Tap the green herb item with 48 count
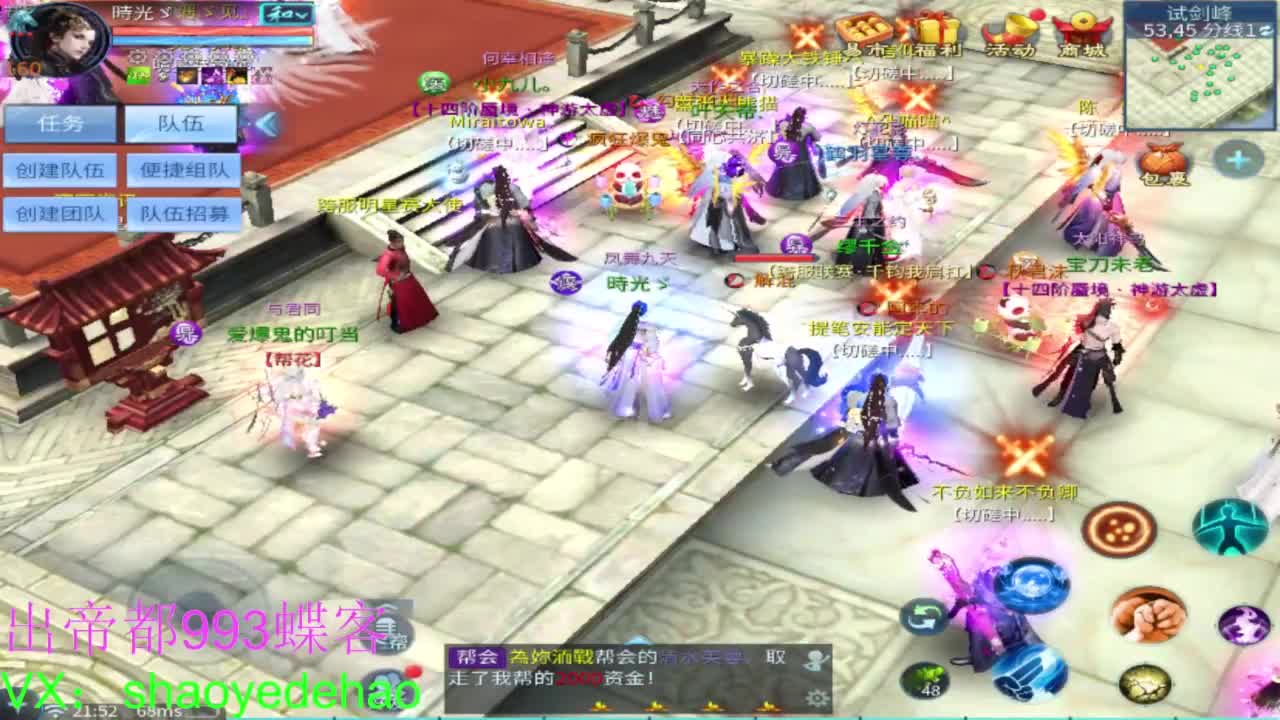1280x720 pixels. [925, 677]
